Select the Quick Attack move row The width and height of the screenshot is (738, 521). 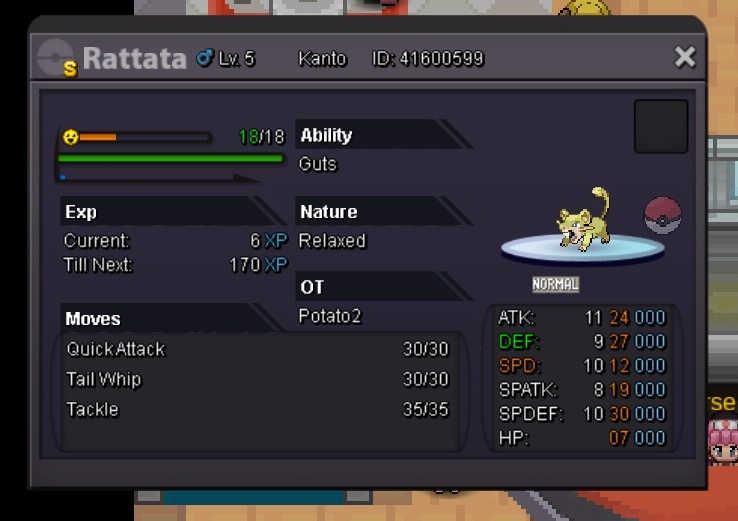(x=257, y=349)
